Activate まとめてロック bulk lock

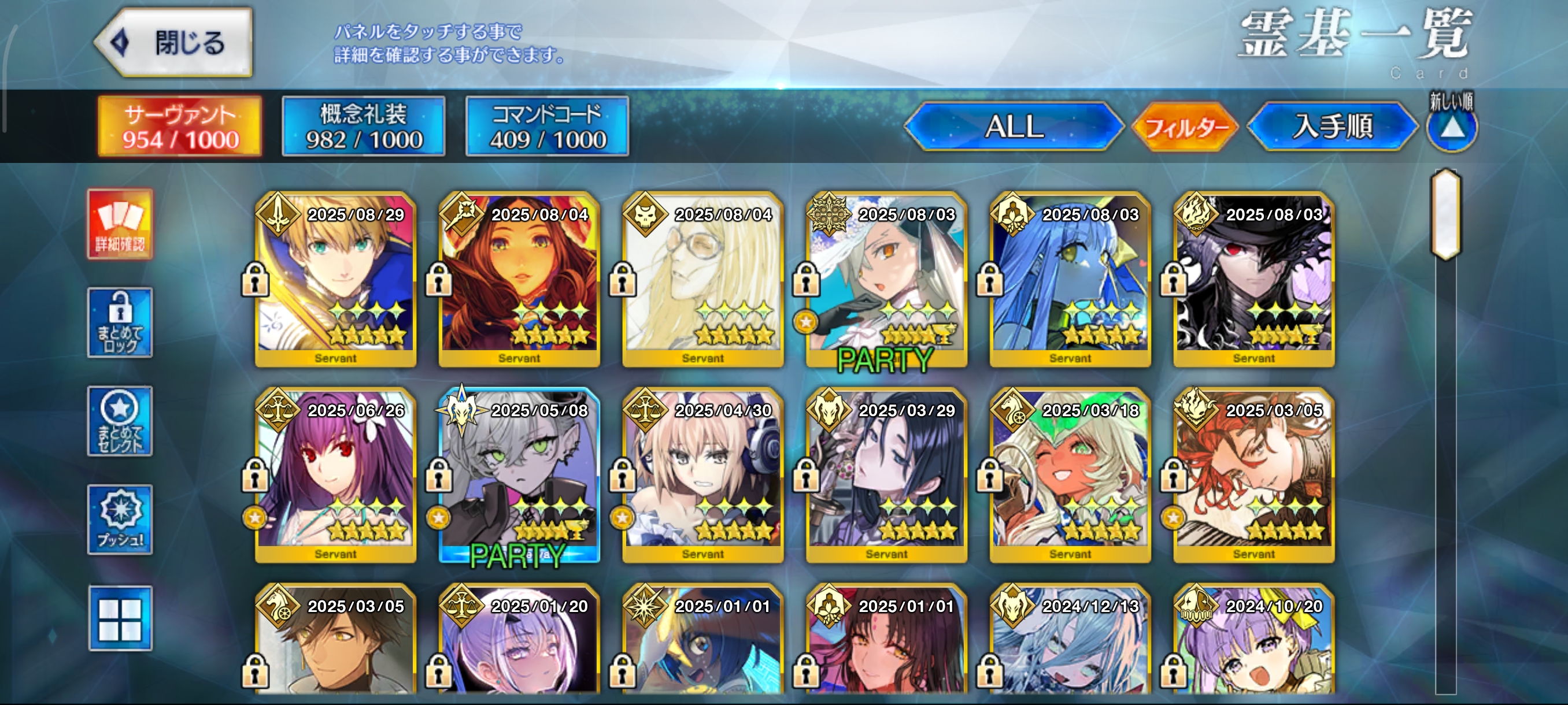click(120, 323)
